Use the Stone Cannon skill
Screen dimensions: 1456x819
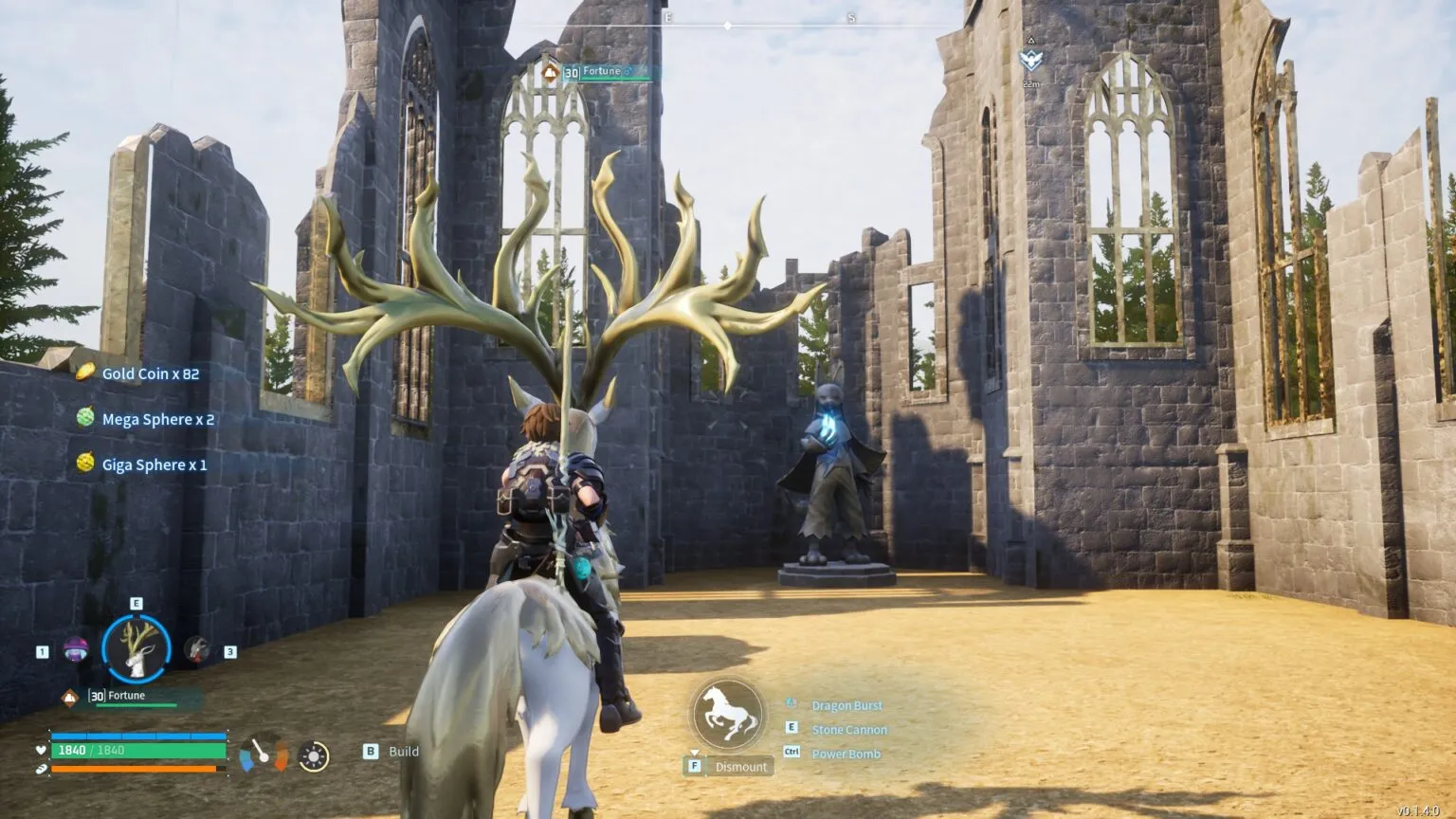[x=849, y=730]
